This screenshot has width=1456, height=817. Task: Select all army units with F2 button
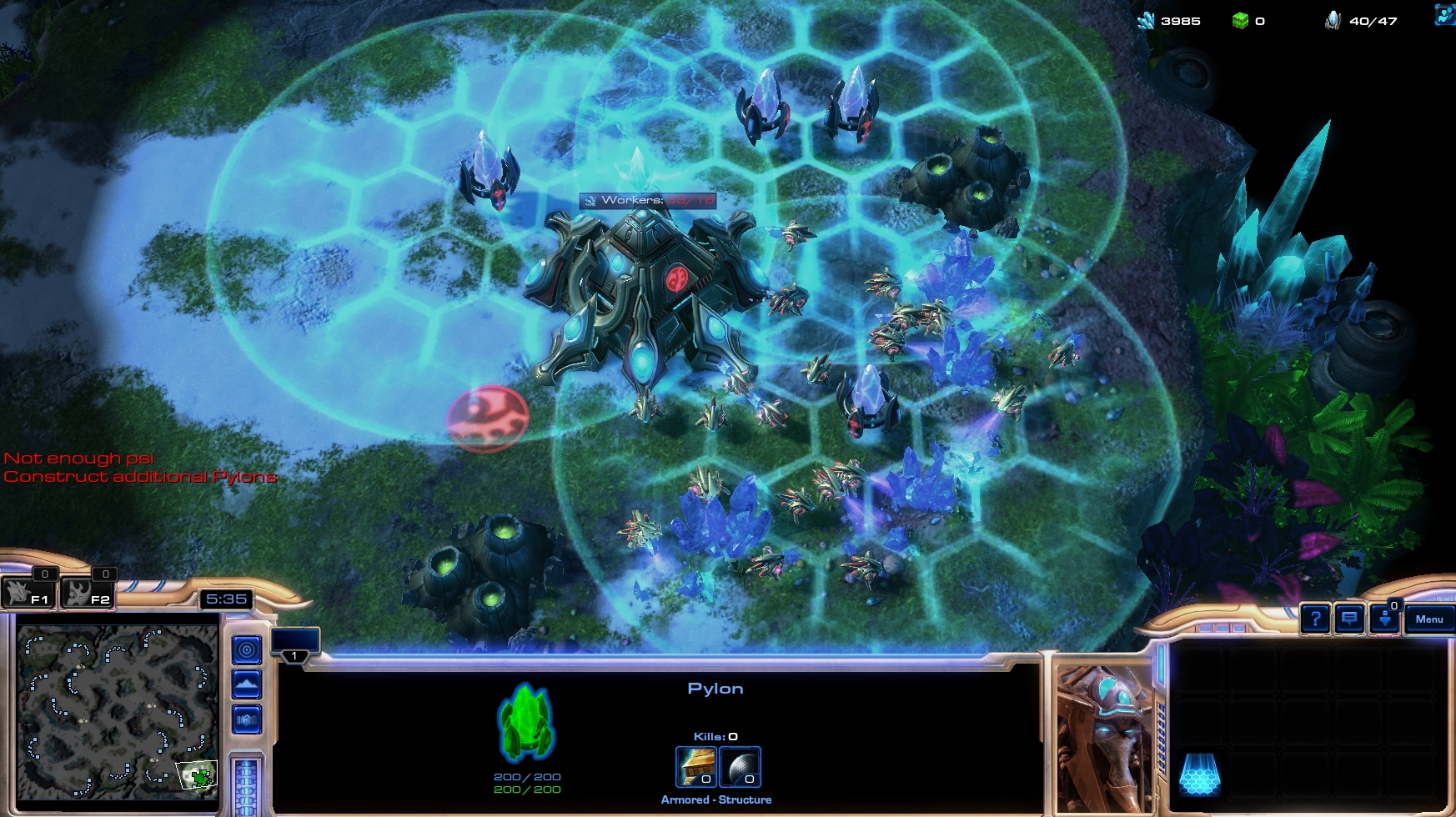pyautogui.click(x=89, y=593)
